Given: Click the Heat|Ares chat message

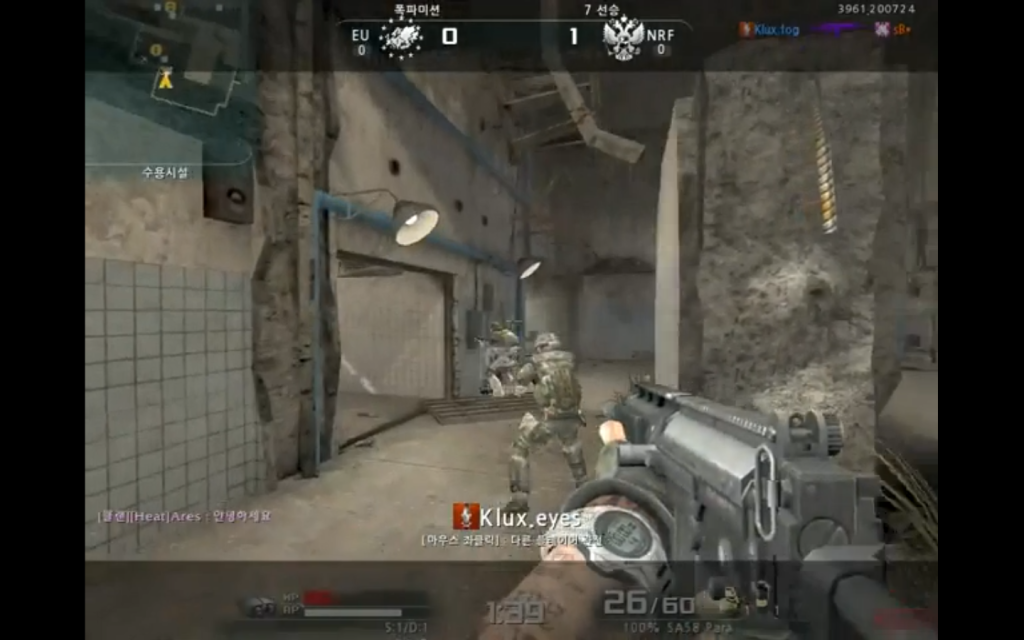Looking at the screenshot, I should pos(184,516).
